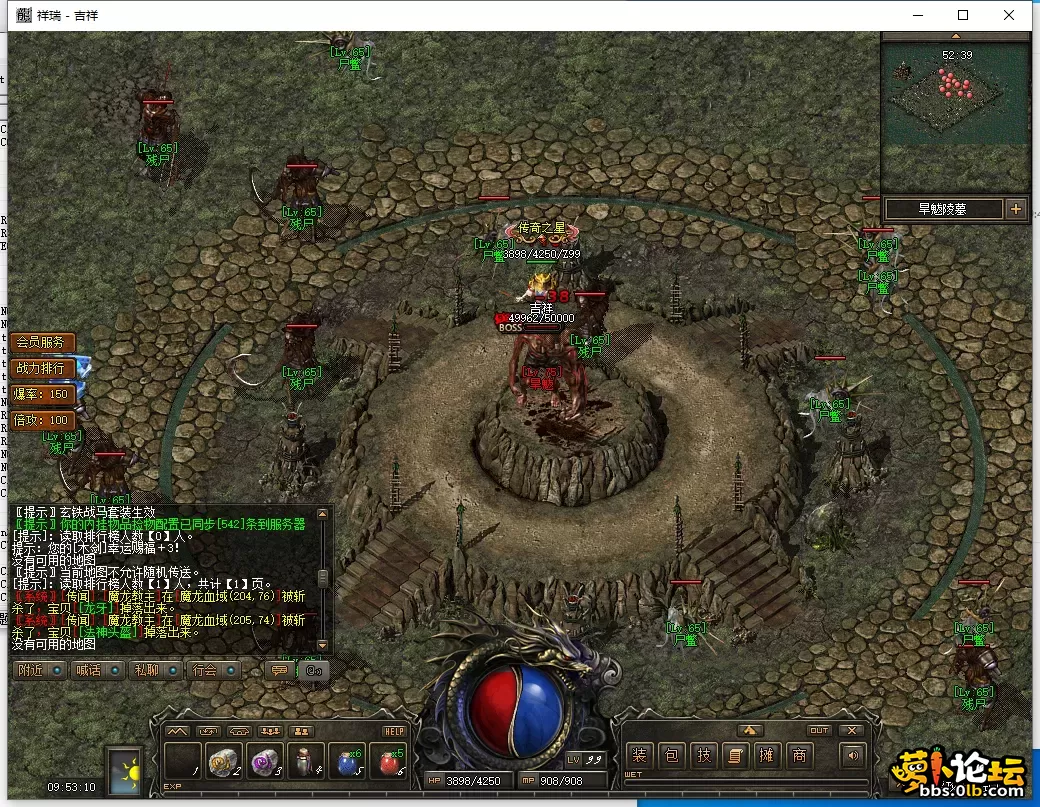Open the 会员服务 member services button
This screenshot has width=1040, height=807.
(41, 342)
